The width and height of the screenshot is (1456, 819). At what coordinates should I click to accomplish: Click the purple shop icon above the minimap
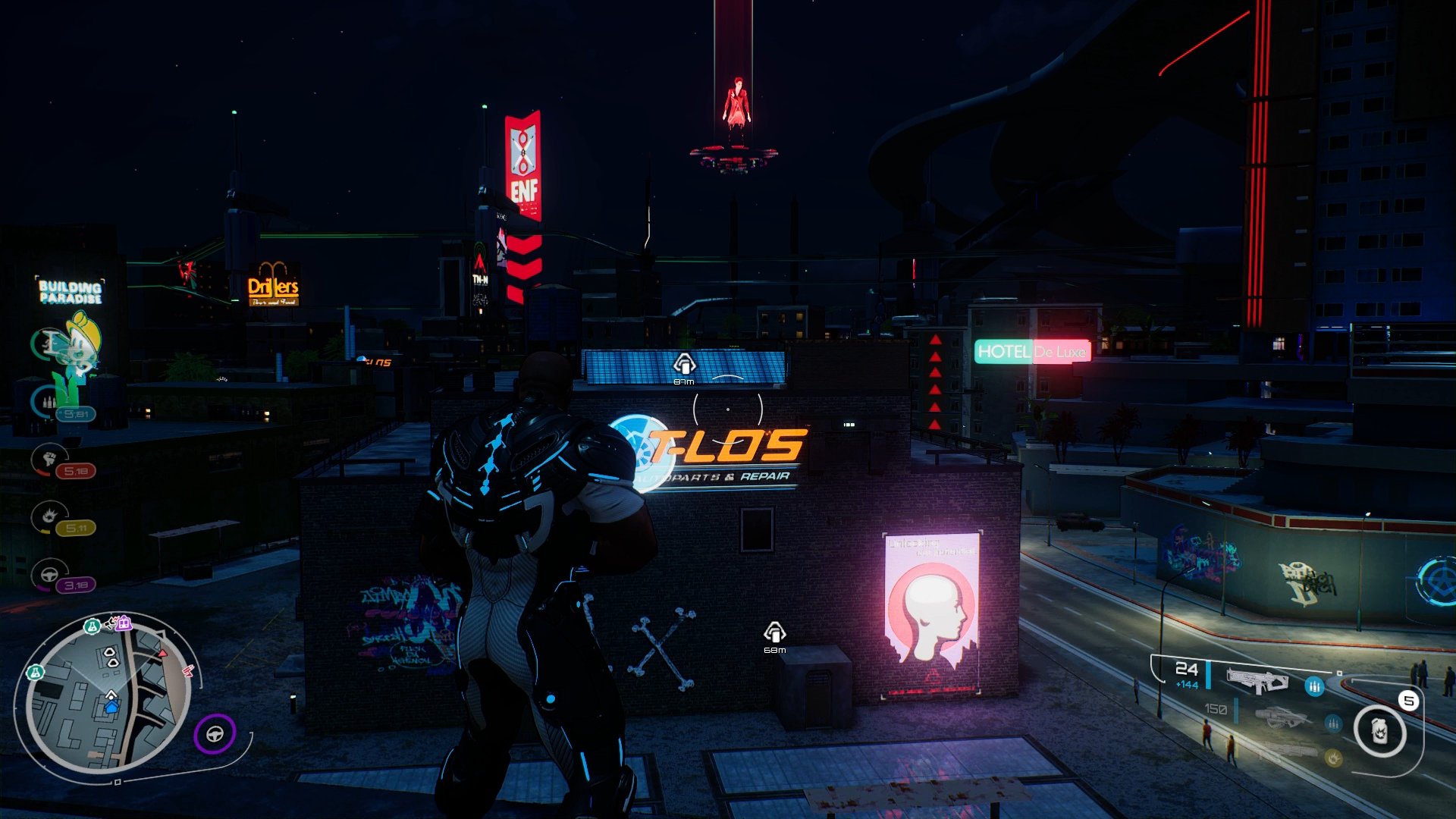(123, 623)
